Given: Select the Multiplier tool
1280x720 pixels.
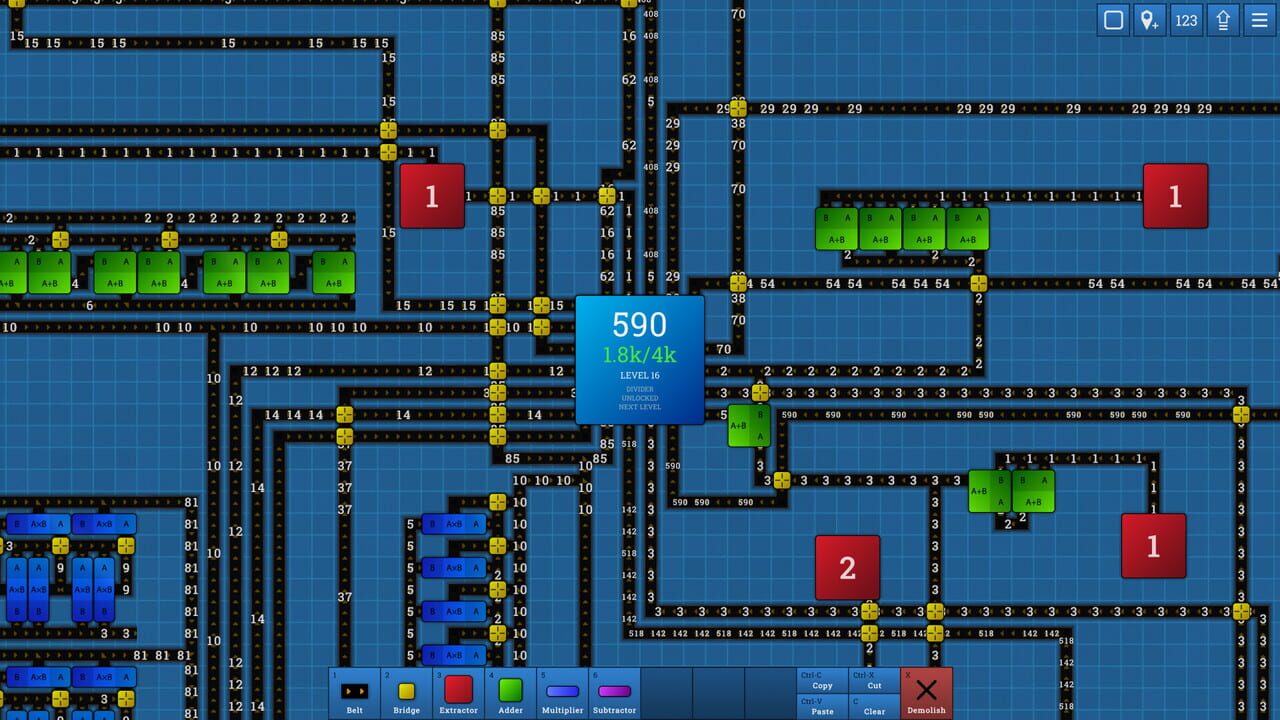Looking at the screenshot, I should 562,692.
